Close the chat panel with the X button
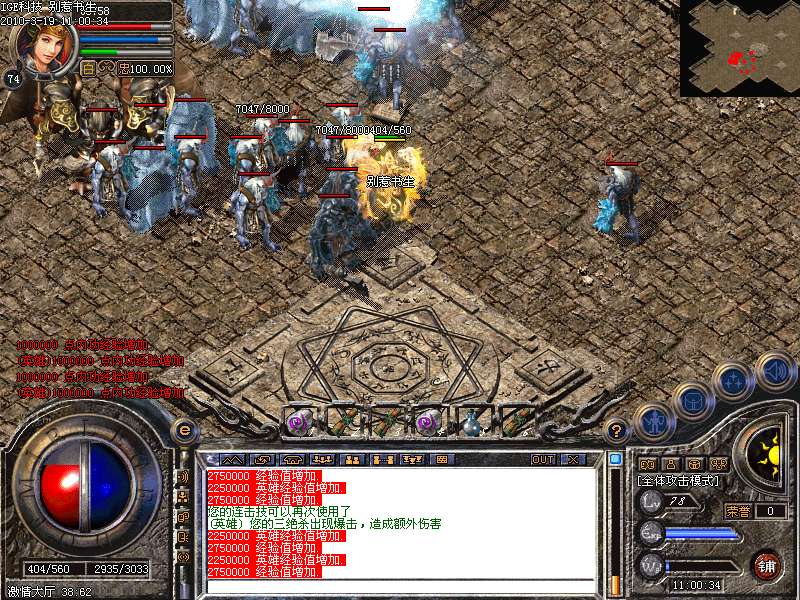Image resolution: width=800 pixels, height=600 pixels. pyautogui.click(x=573, y=460)
